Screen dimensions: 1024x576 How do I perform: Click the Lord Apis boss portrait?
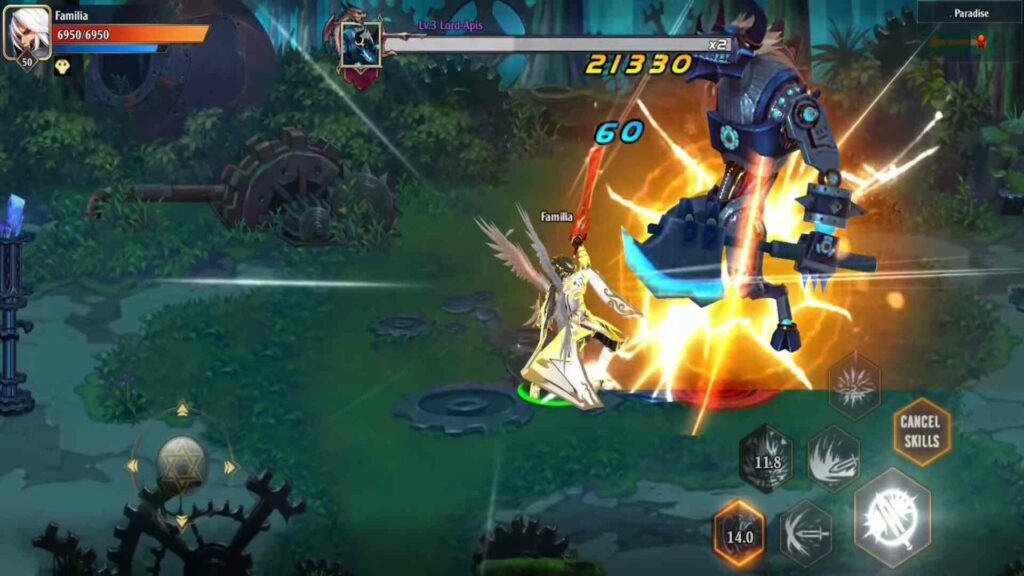tap(360, 45)
